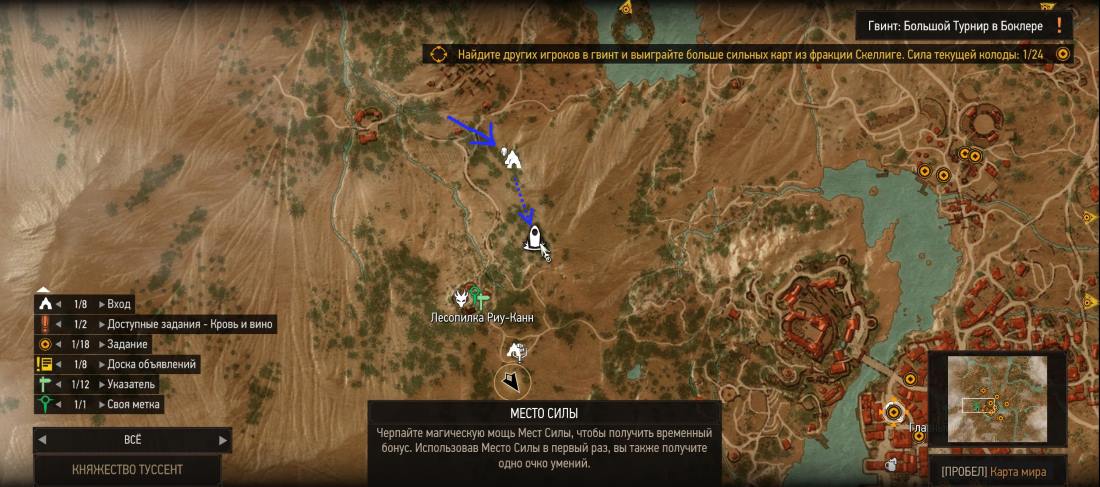This screenshot has width=1100, height=487.
Task: Click right arrow of the "ВСЁ" filter
Action: (222, 439)
